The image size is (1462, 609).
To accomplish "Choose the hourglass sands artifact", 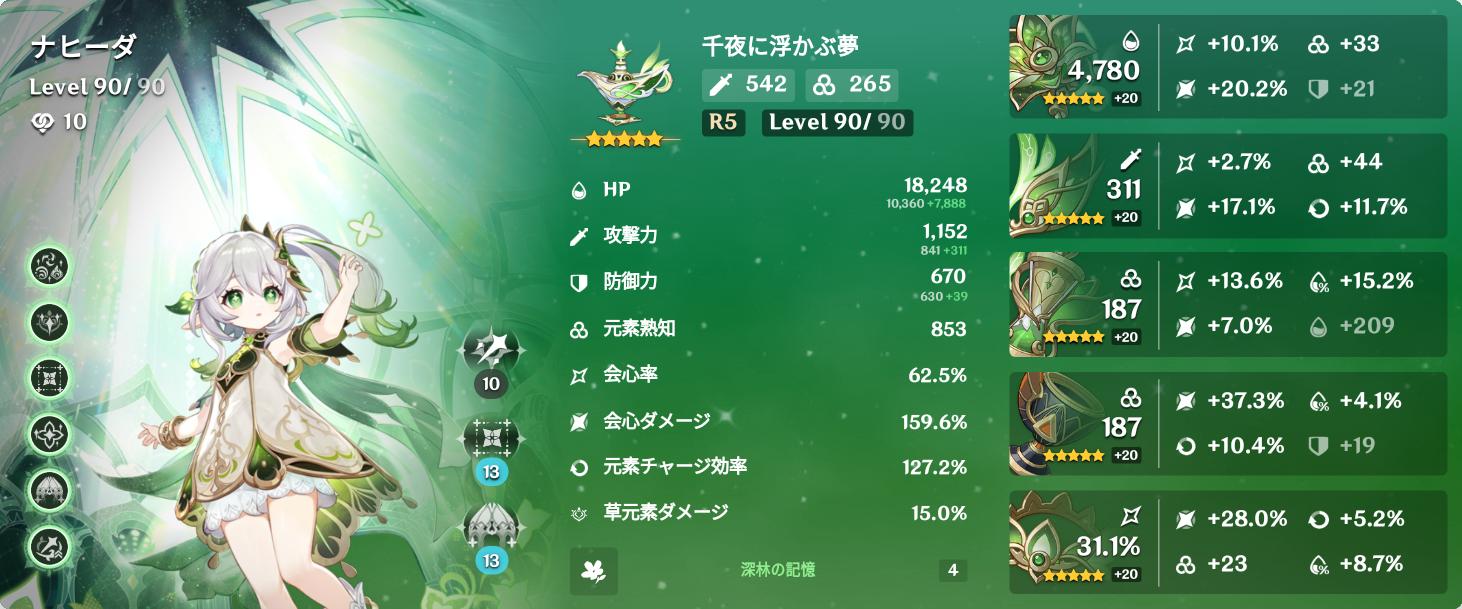I will point(1060,303).
